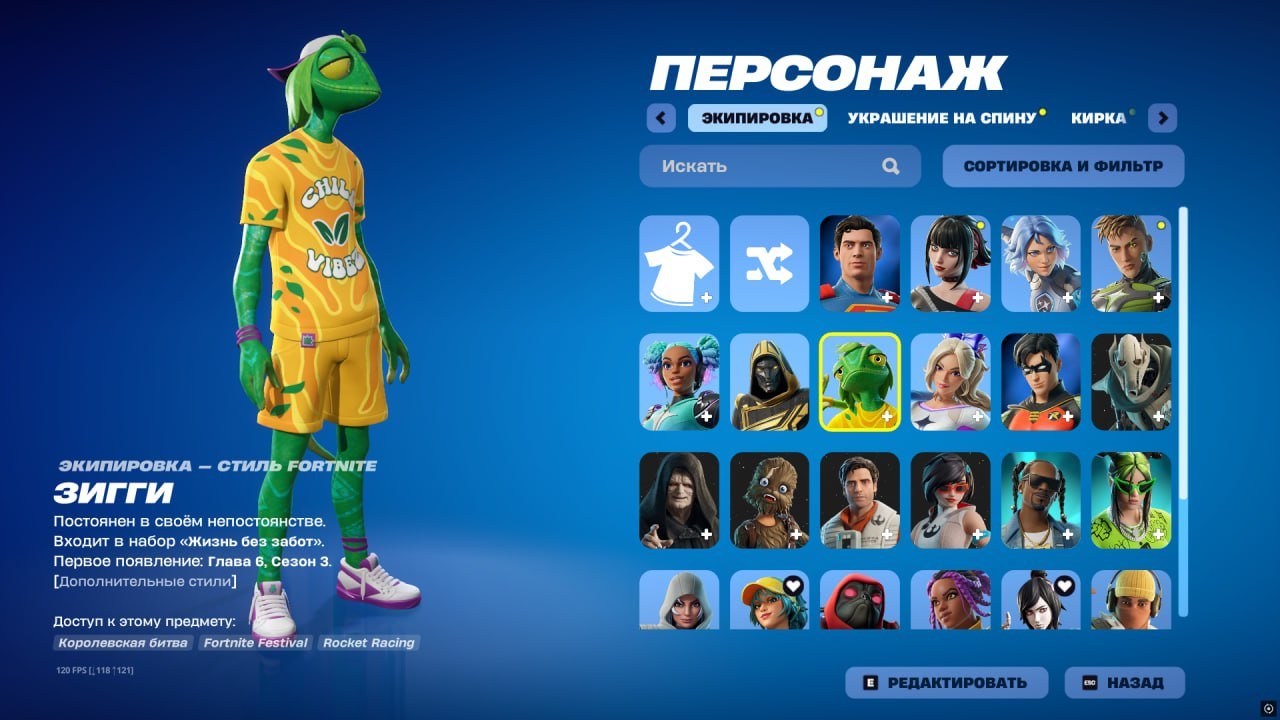Open the КИРКА tab
The image size is (1280, 720).
(1100, 117)
